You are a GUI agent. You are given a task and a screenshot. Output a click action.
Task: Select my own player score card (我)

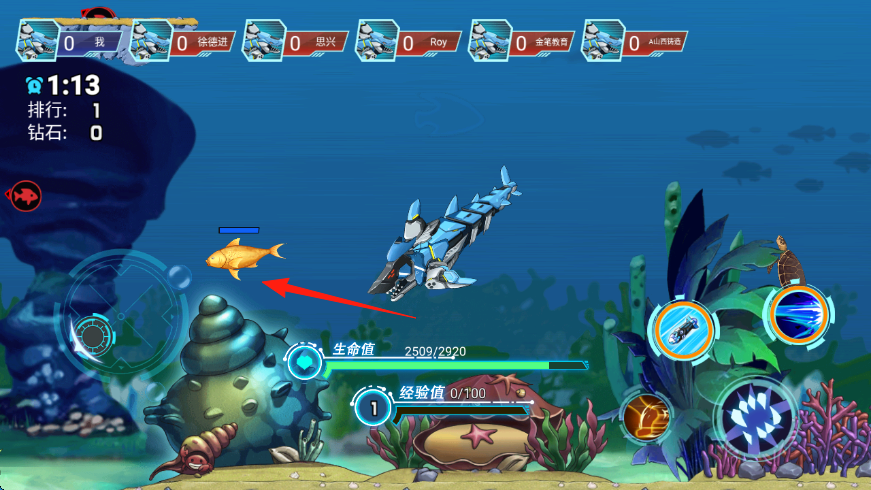[x=70, y=42]
